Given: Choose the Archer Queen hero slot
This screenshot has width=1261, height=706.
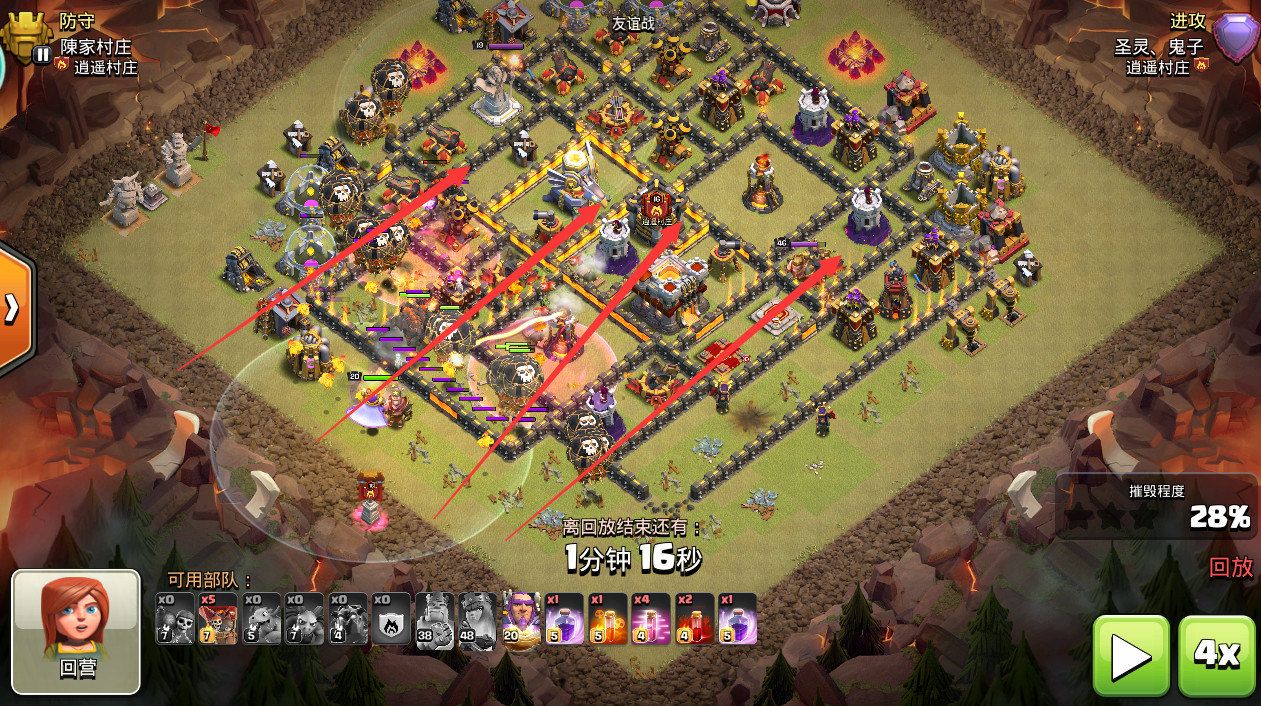Looking at the screenshot, I should pos(478,619).
